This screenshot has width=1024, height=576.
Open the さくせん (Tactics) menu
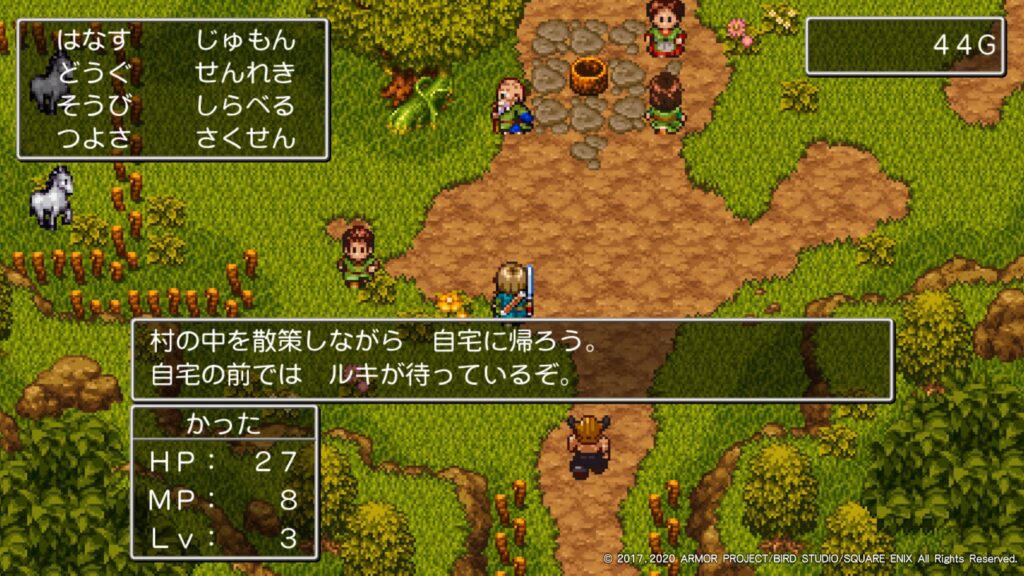[x=245, y=137]
